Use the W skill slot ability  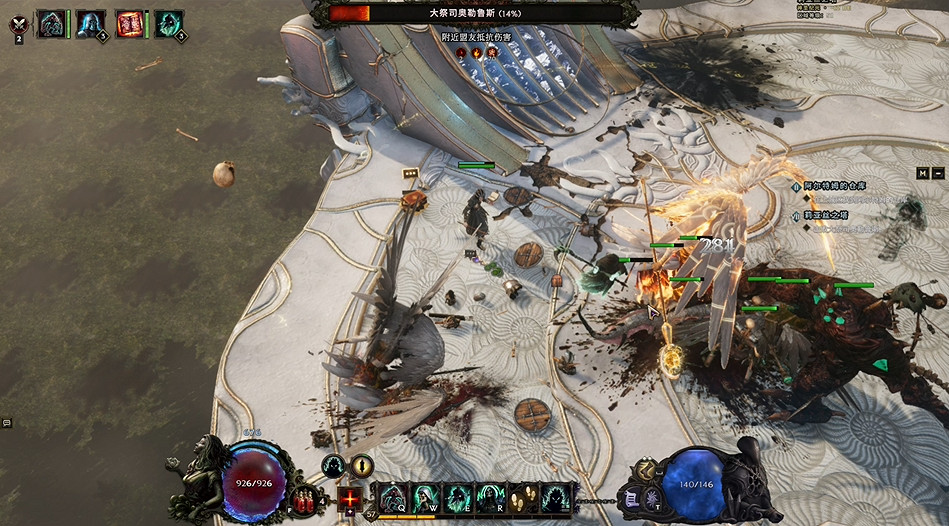pyautogui.click(x=425, y=496)
